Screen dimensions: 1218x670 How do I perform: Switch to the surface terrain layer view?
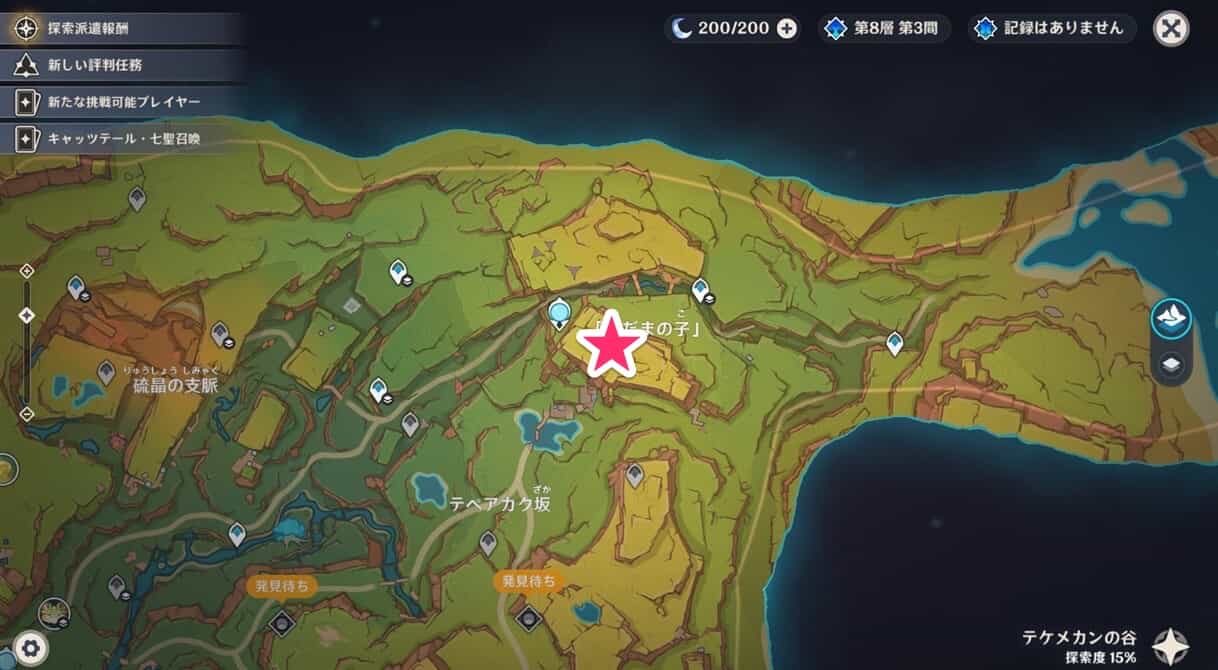point(1171,319)
